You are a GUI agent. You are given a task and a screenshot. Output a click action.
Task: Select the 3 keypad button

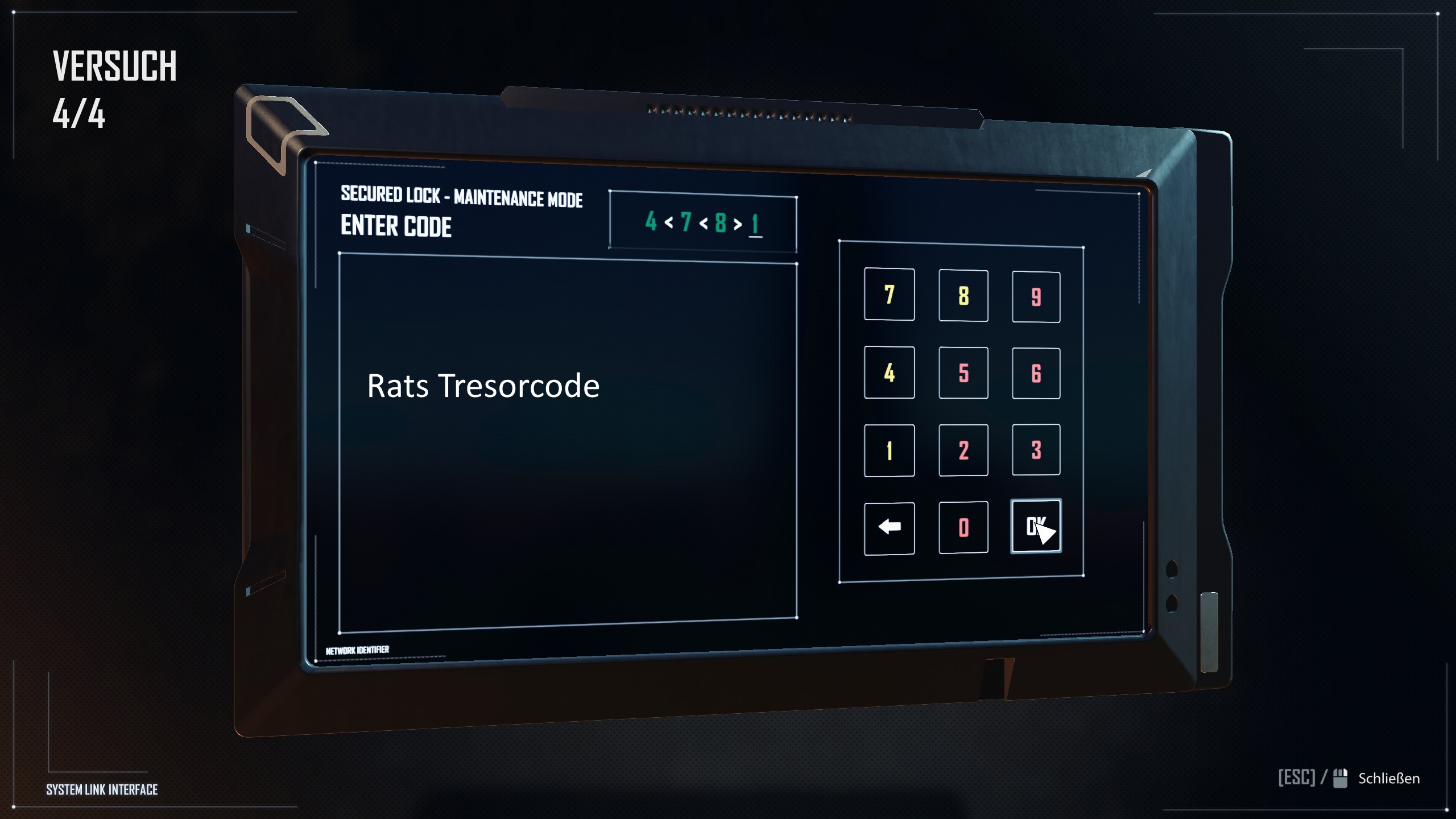coord(1036,450)
